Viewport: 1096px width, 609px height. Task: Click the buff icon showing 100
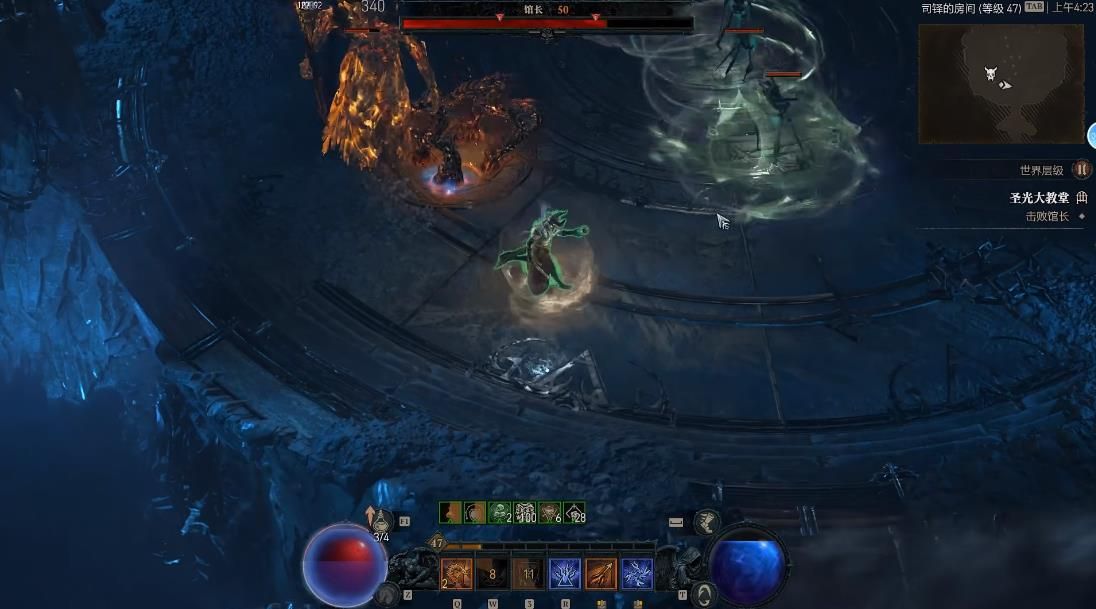click(x=525, y=513)
